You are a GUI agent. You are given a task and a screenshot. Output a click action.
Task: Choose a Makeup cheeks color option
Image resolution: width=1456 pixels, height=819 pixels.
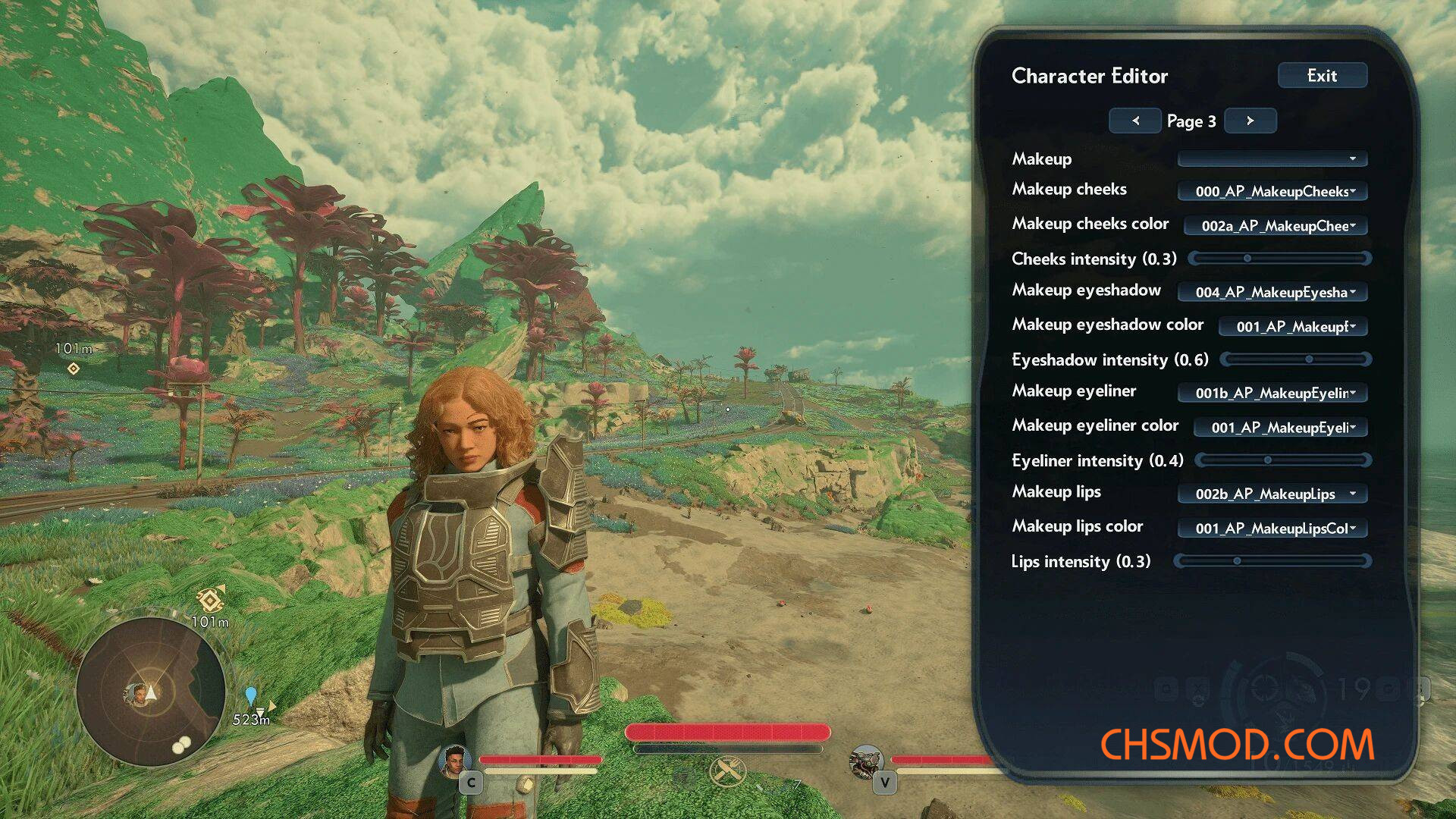pos(1275,225)
